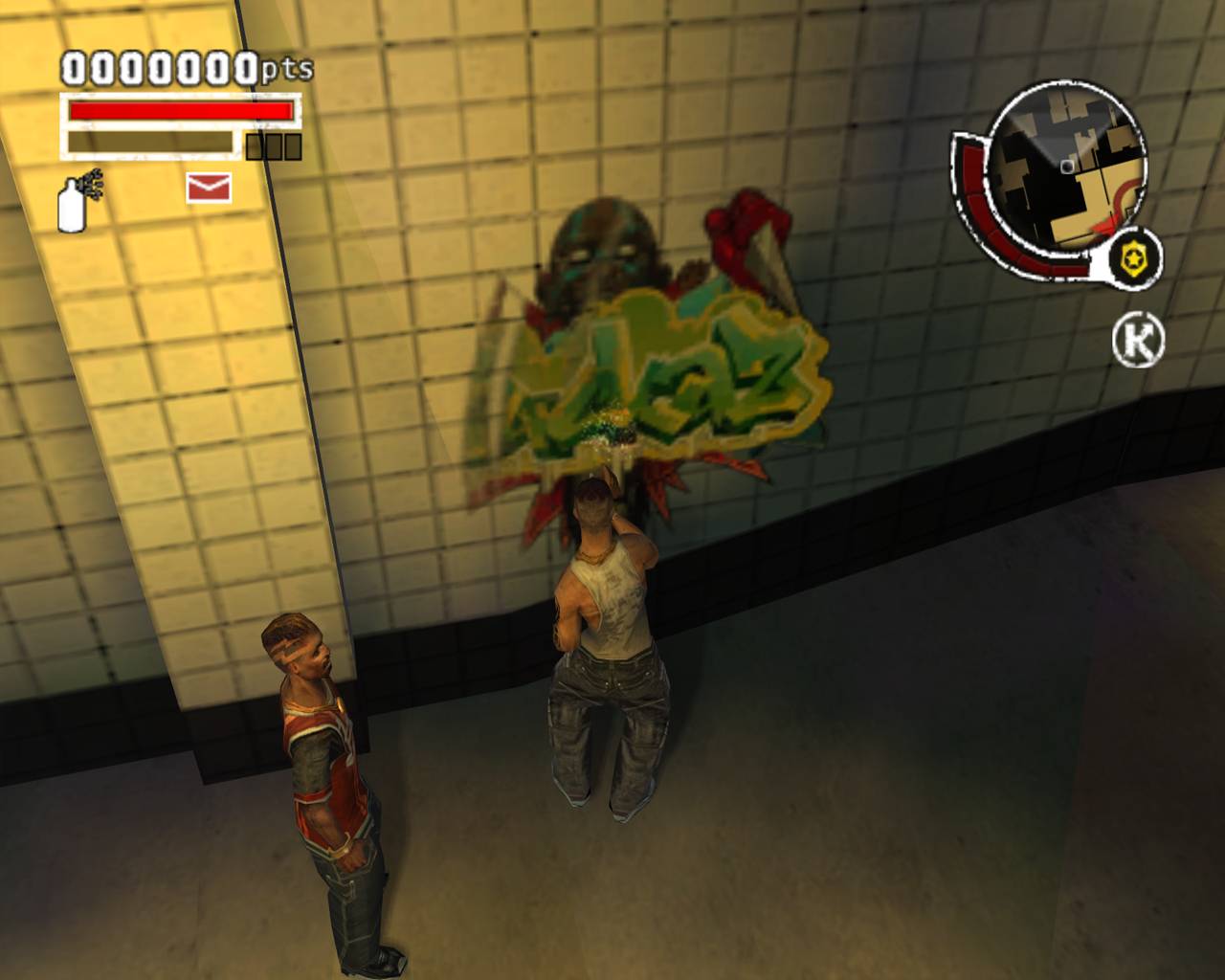Click the police badge icon beside the minimap
This screenshot has width=1225, height=980.
click(x=1133, y=256)
